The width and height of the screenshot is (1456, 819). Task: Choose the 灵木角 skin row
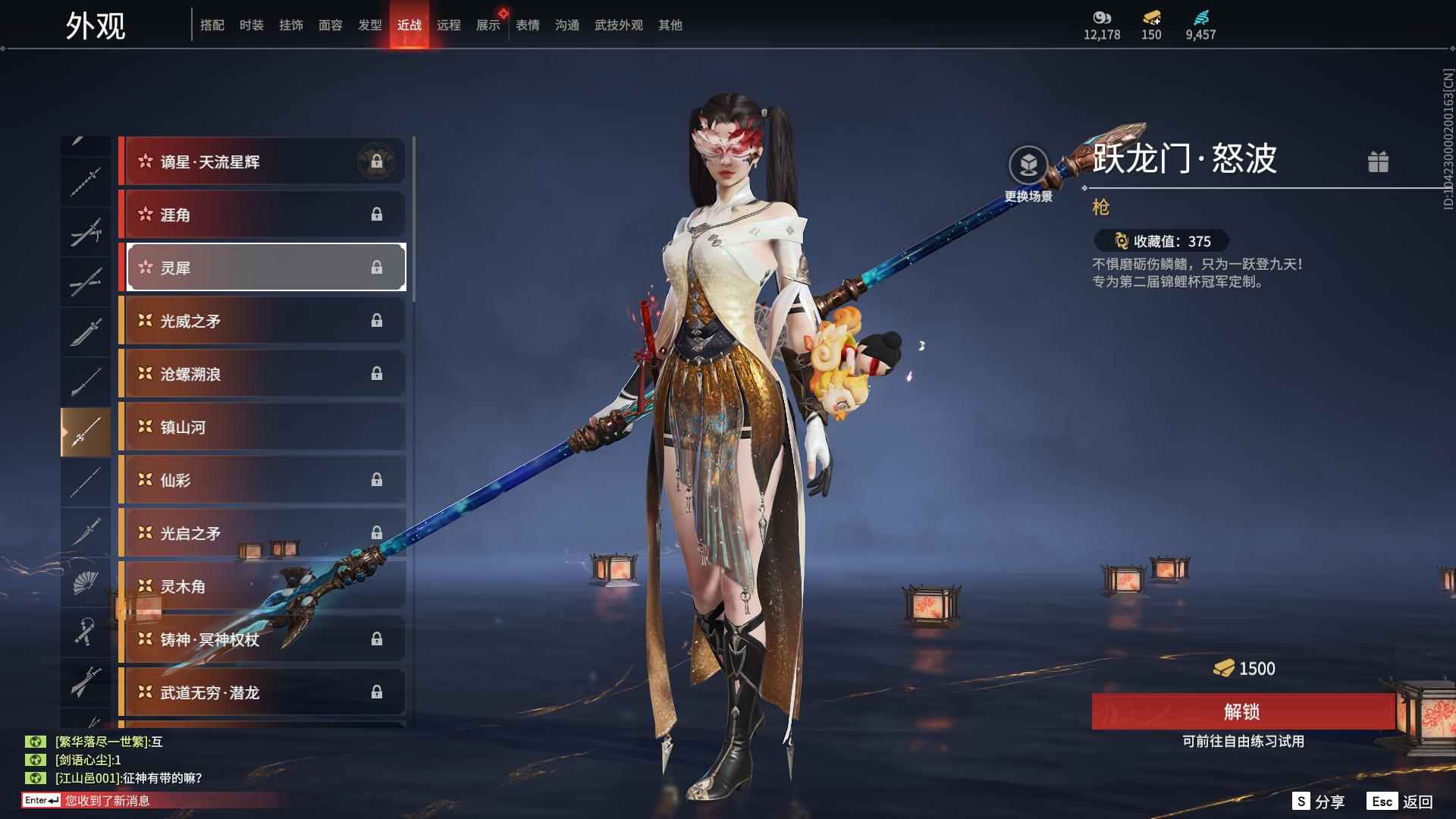click(262, 586)
